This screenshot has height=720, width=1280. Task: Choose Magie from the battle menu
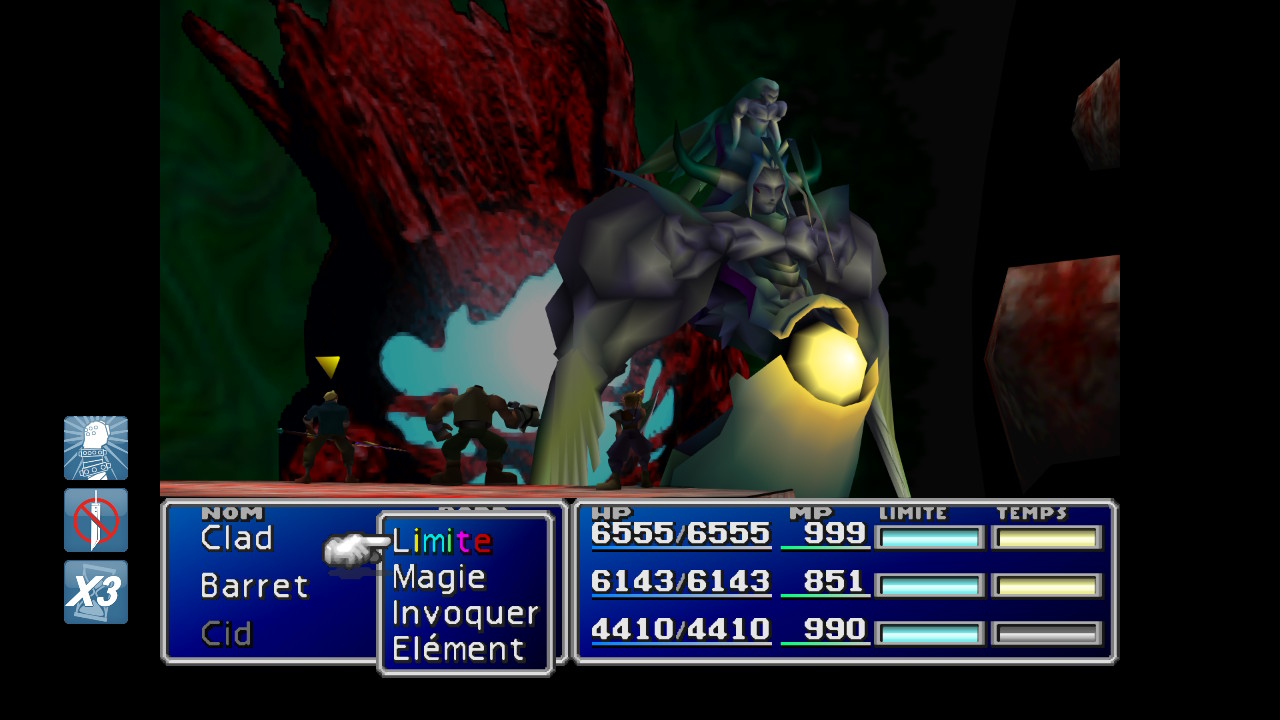(439, 577)
